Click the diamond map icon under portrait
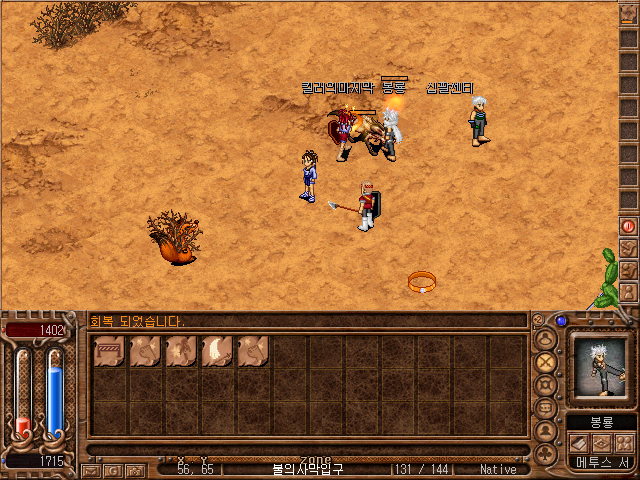 [602, 442]
